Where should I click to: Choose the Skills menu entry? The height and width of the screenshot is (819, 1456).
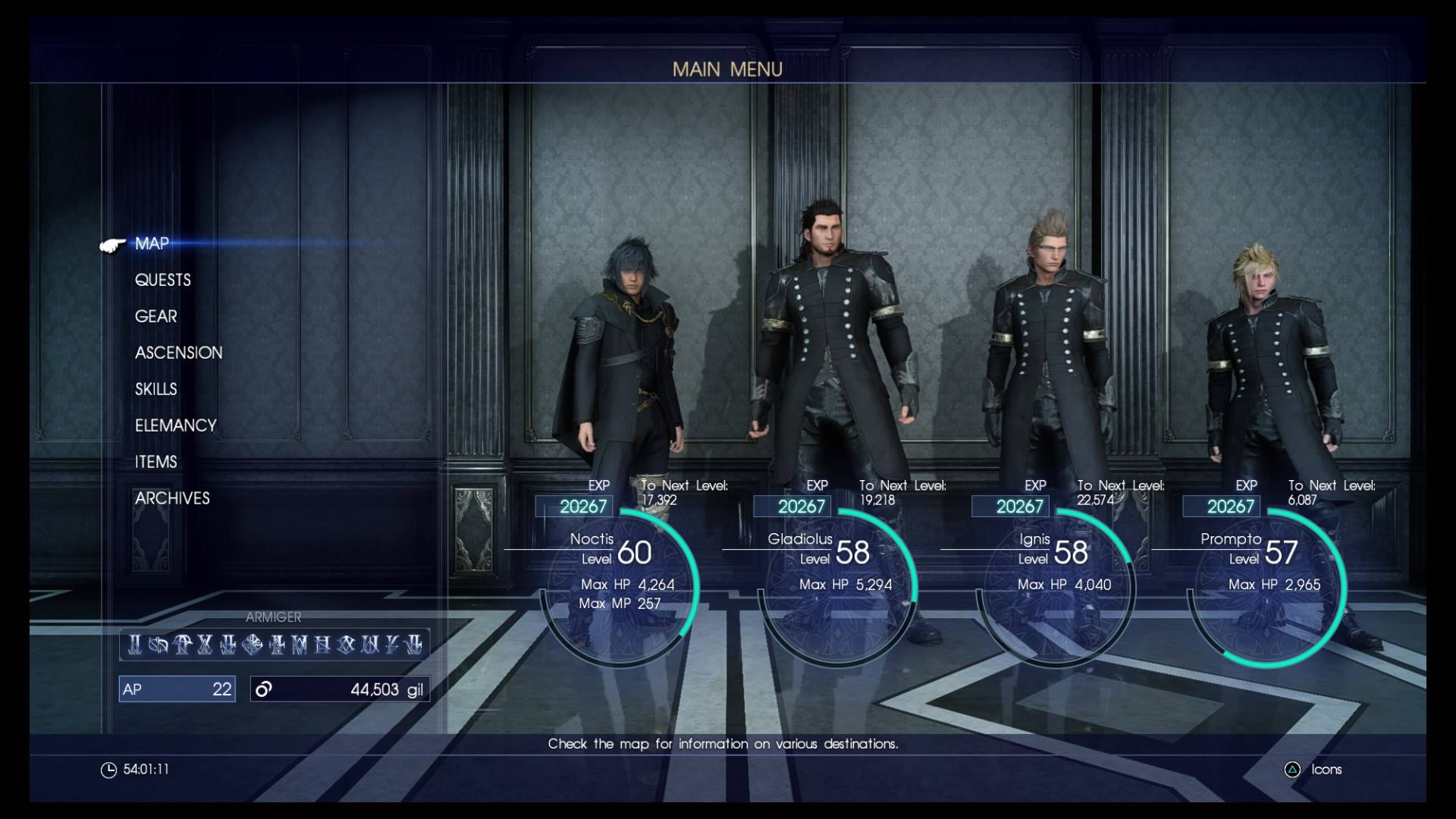(x=155, y=389)
